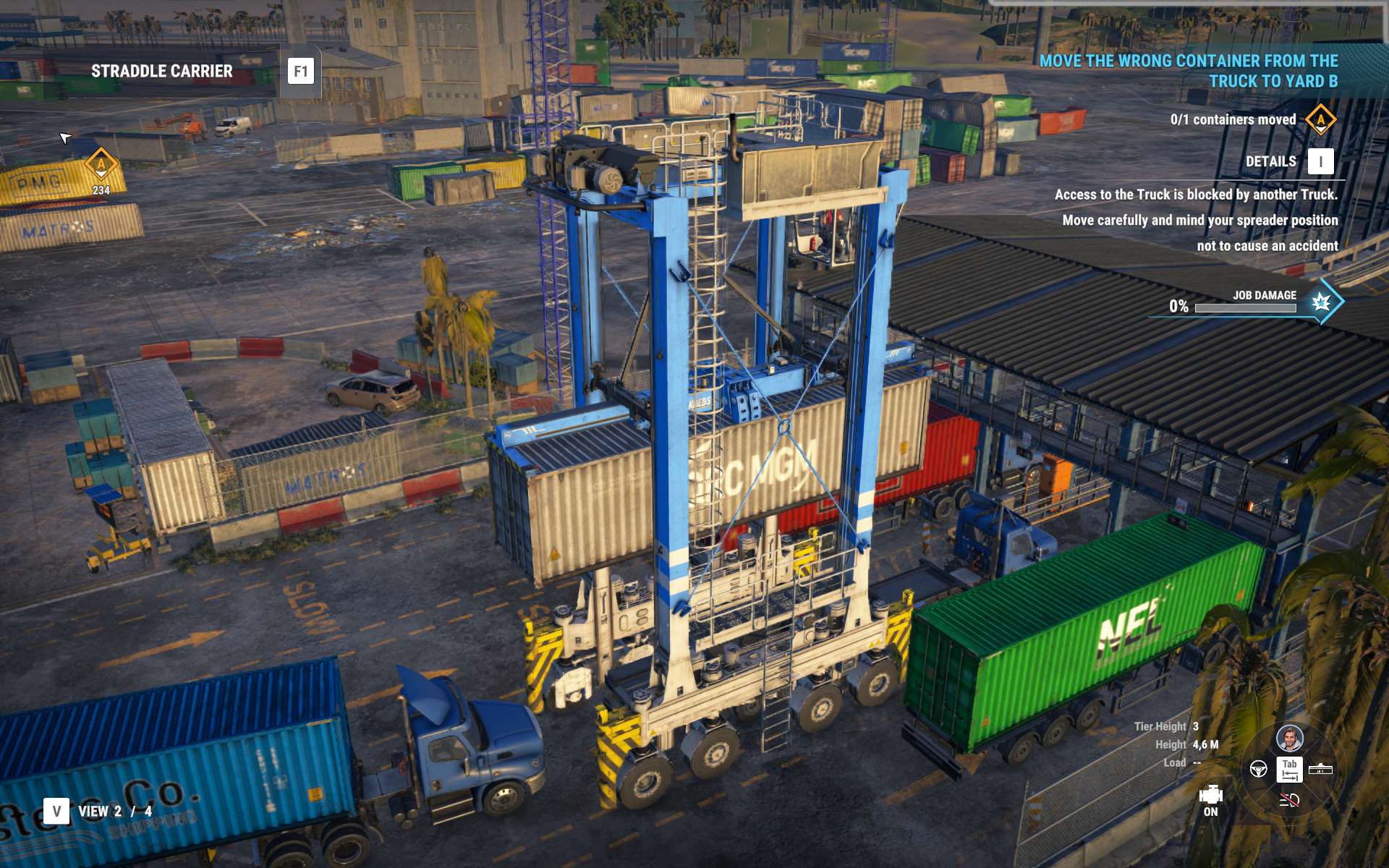Select the spreader icon in the radial menu
Image resolution: width=1389 pixels, height=868 pixels.
click(1320, 769)
